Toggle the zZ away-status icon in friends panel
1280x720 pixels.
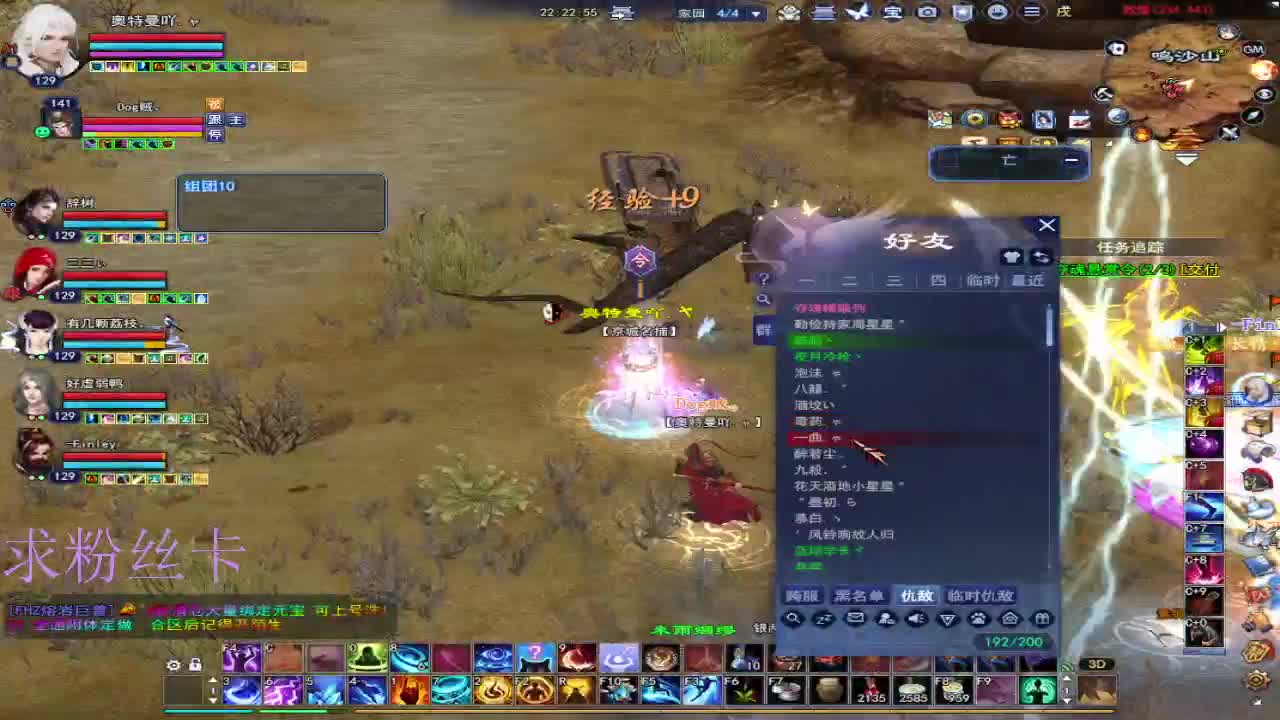click(x=823, y=618)
